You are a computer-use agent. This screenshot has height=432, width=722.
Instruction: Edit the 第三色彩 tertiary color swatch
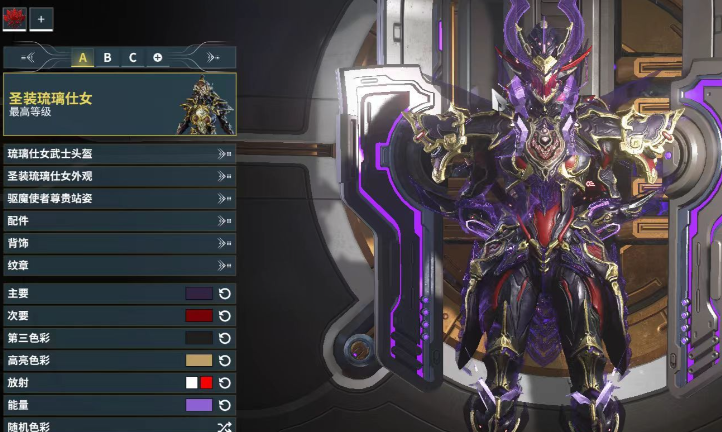199,338
